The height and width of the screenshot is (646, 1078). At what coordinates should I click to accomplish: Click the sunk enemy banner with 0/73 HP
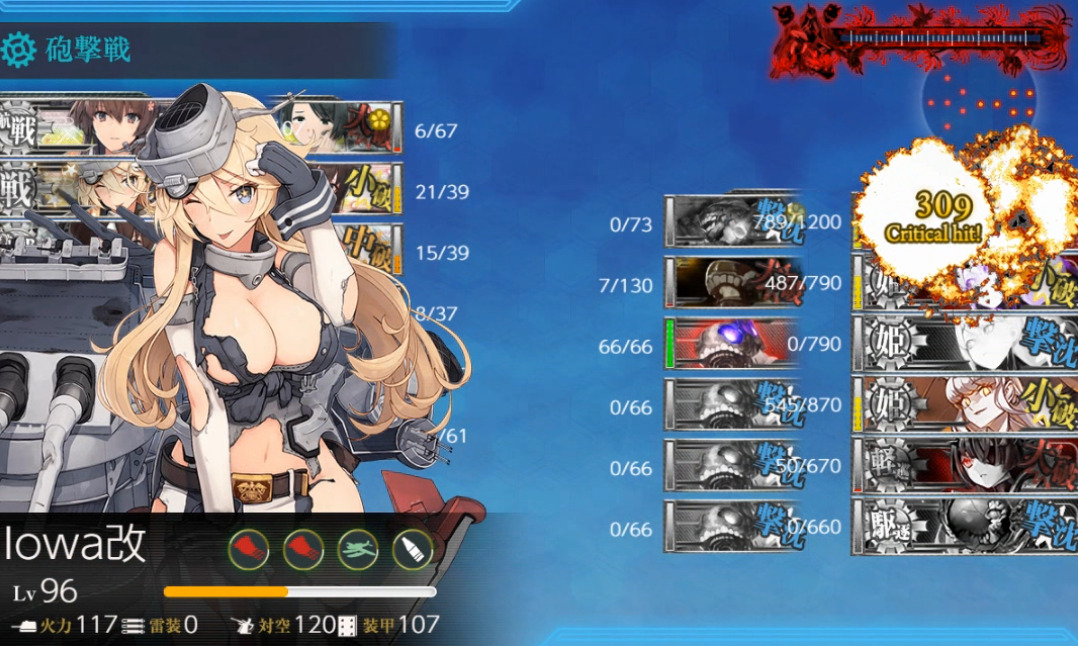click(x=731, y=222)
